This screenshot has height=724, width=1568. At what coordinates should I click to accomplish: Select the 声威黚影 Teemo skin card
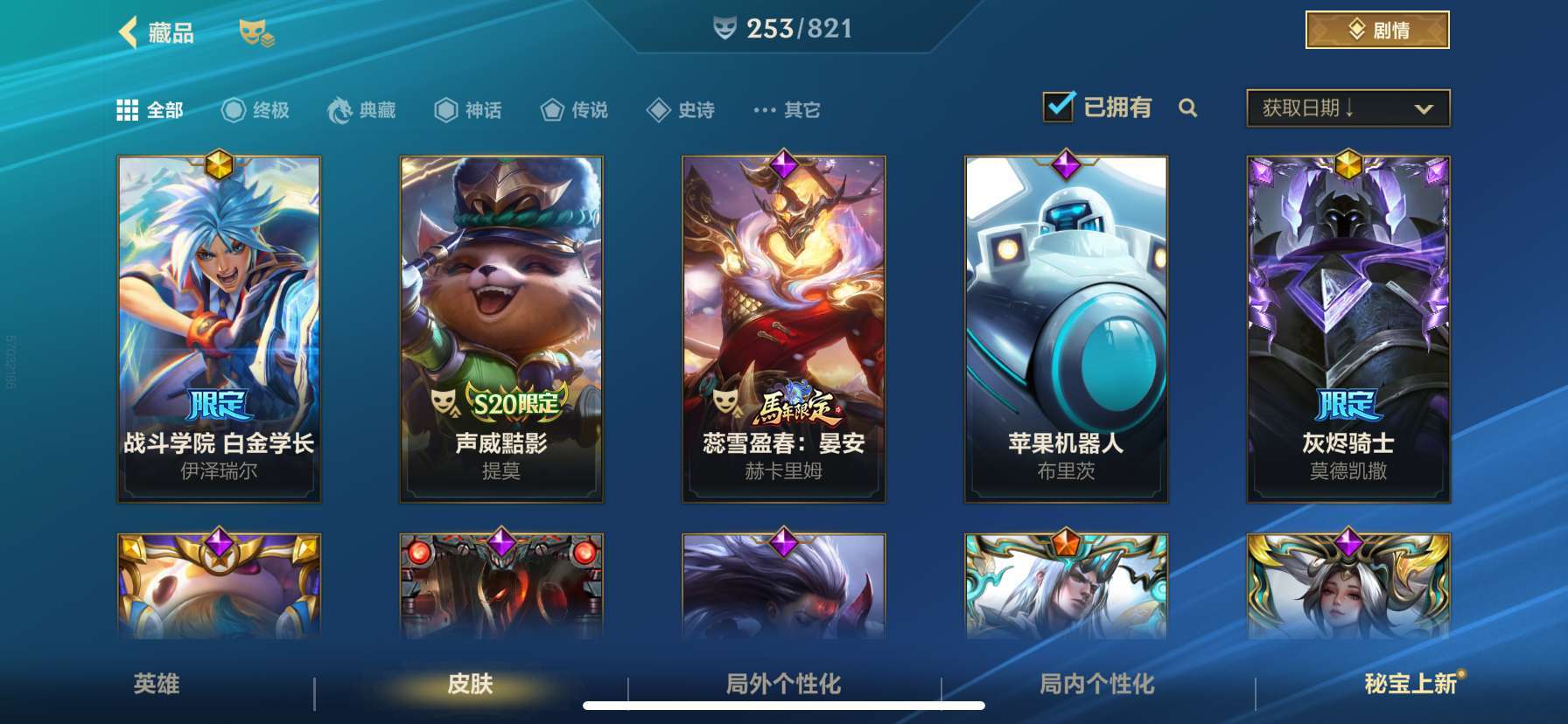tap(500, 328)
